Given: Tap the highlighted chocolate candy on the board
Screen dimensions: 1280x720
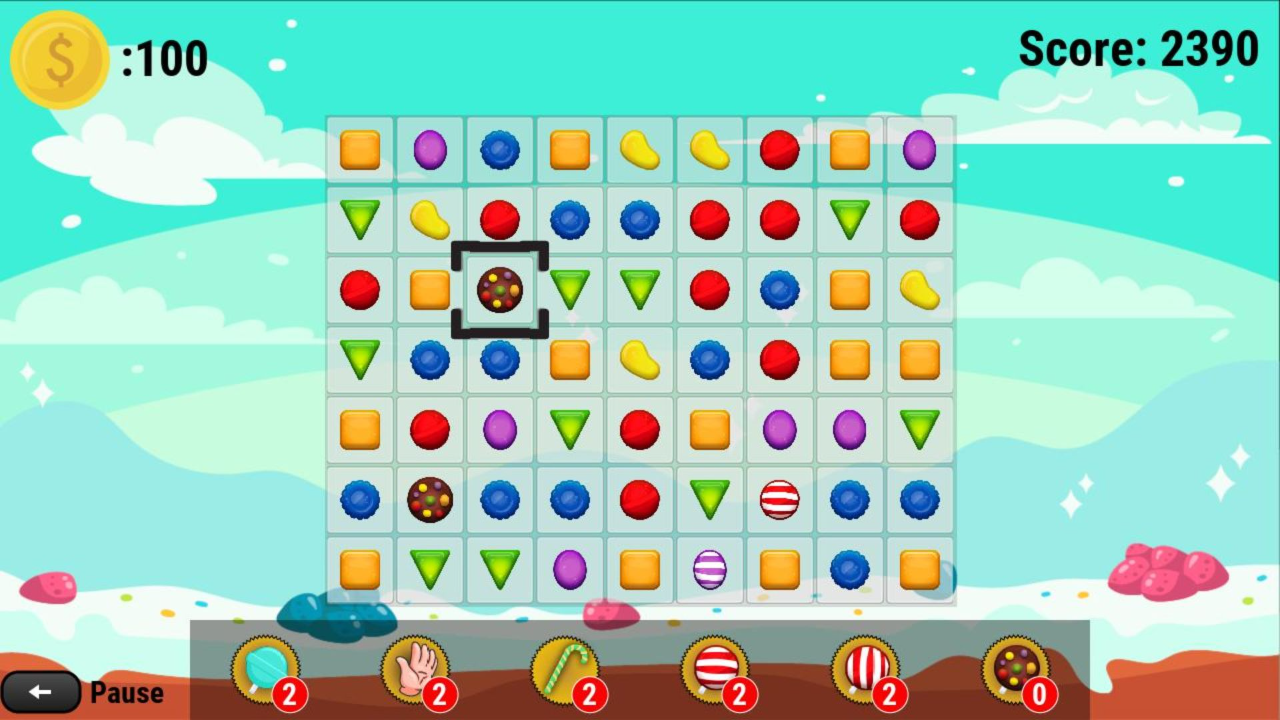Looking at the screenshot, I should (x=499, y=289).
